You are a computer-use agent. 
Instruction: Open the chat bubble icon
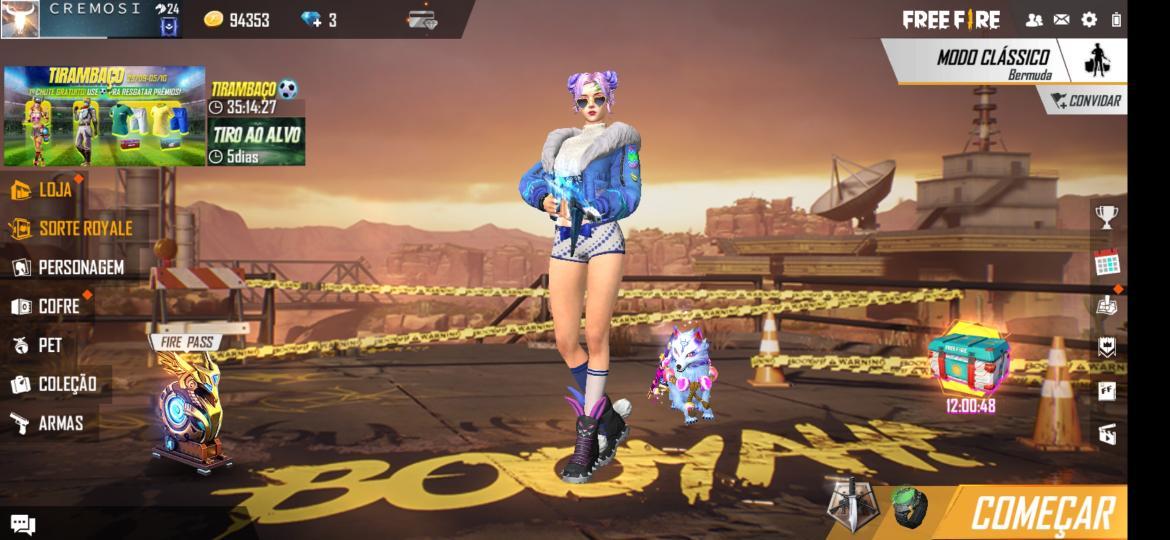[x=23, y=524]
